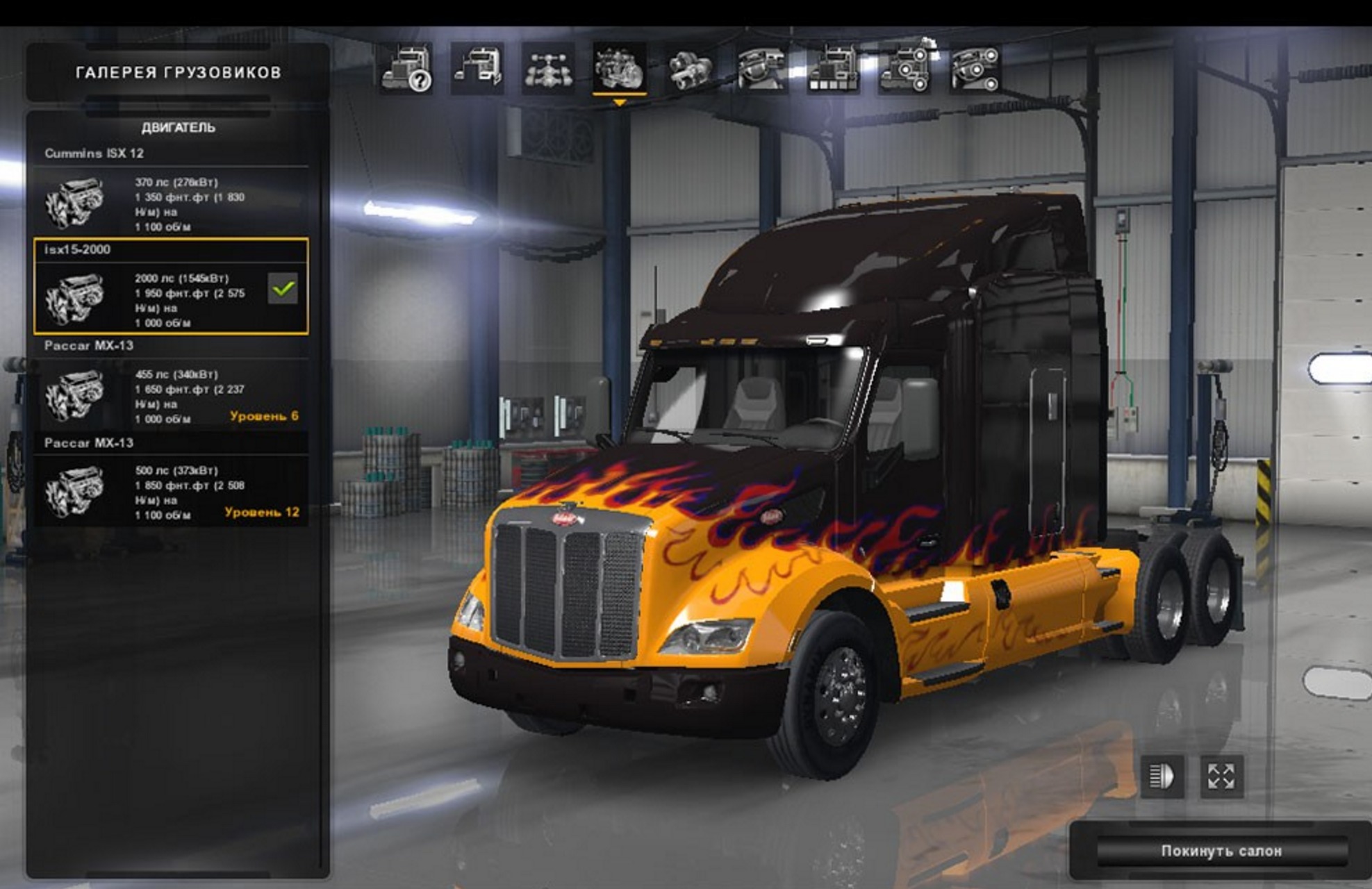Choose the Paccar MX-13 500 hp engine

171,491
